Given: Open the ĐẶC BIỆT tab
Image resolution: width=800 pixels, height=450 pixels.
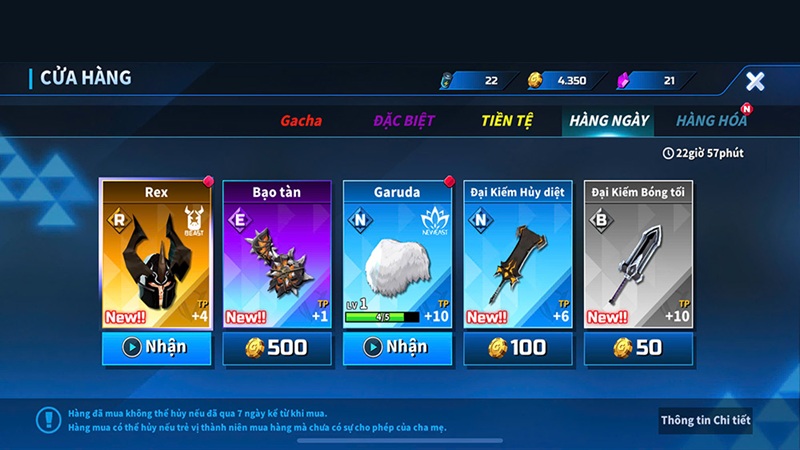Looking at the screenshot, I should click(404, 121).
